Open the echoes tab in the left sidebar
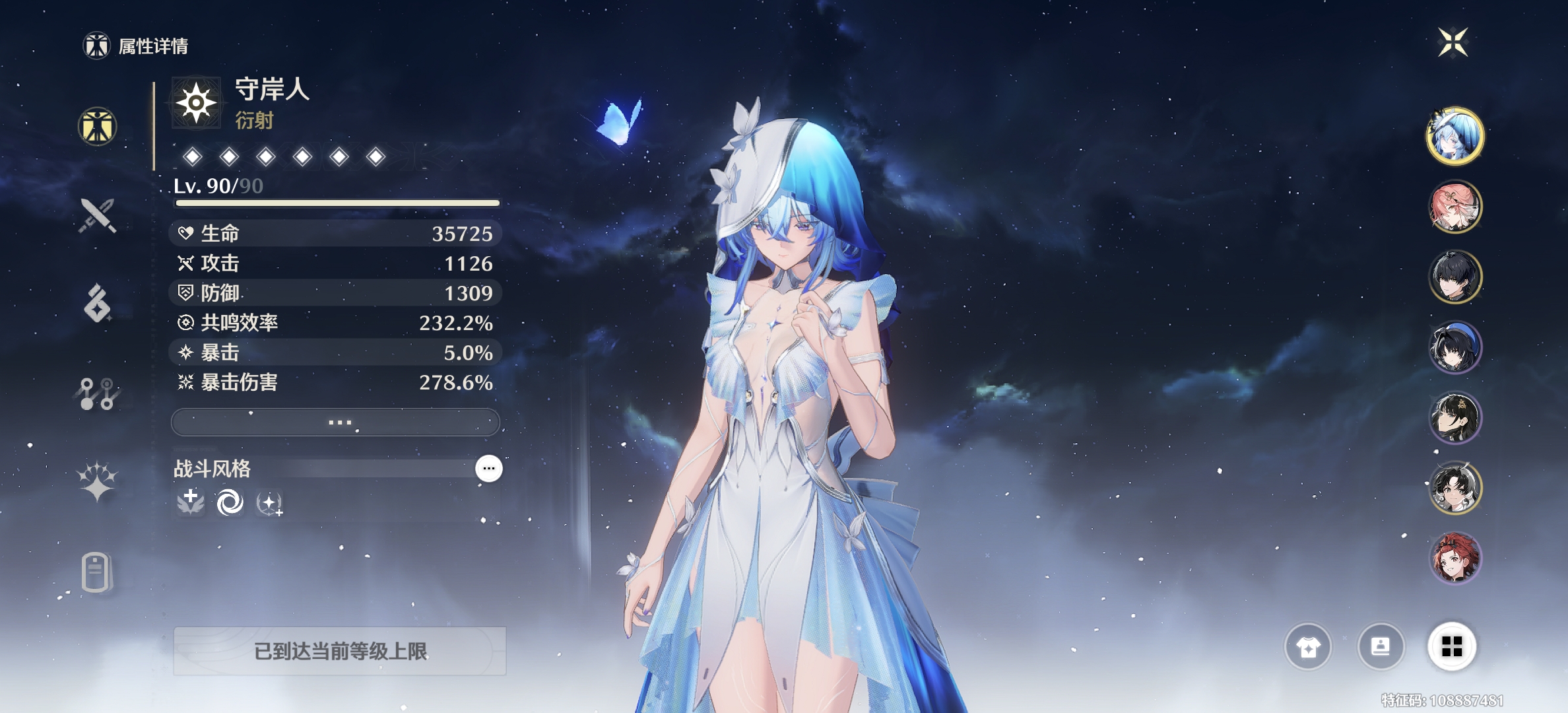 click(98, 304)
